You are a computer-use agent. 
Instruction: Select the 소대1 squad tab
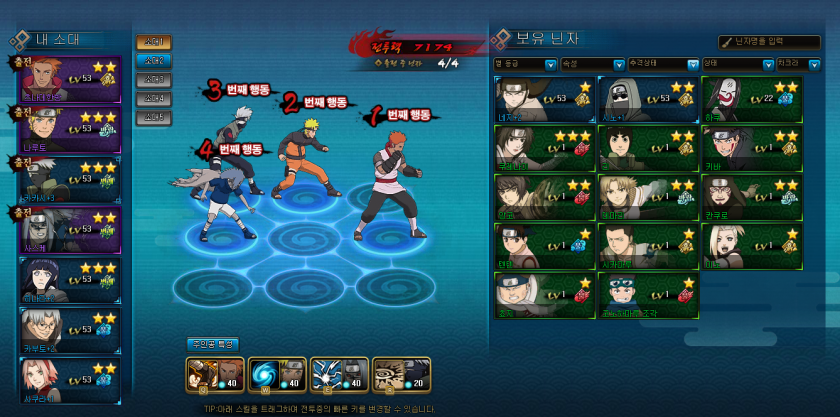pos(153,43)
